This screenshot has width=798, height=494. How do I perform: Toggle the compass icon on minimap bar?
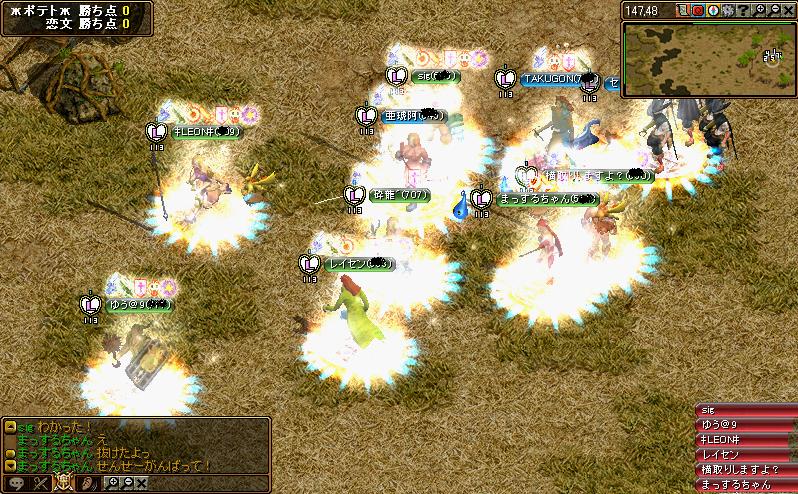coord(713,10)
